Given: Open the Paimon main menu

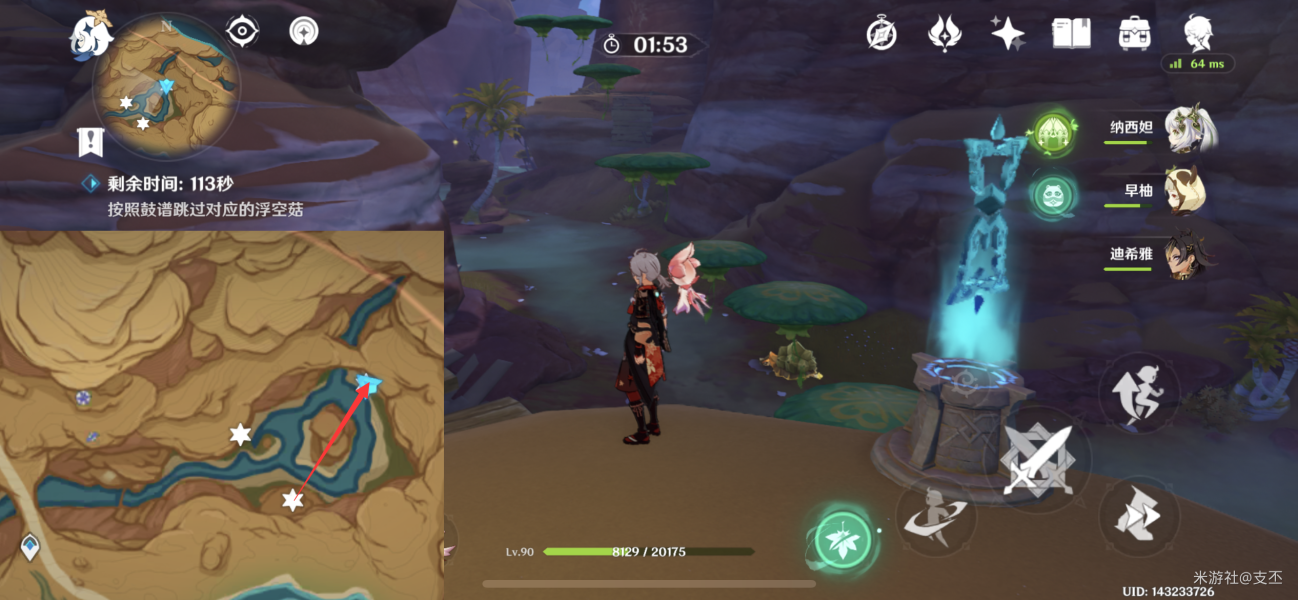Looking at the screenshot, I should coord(89,34).
